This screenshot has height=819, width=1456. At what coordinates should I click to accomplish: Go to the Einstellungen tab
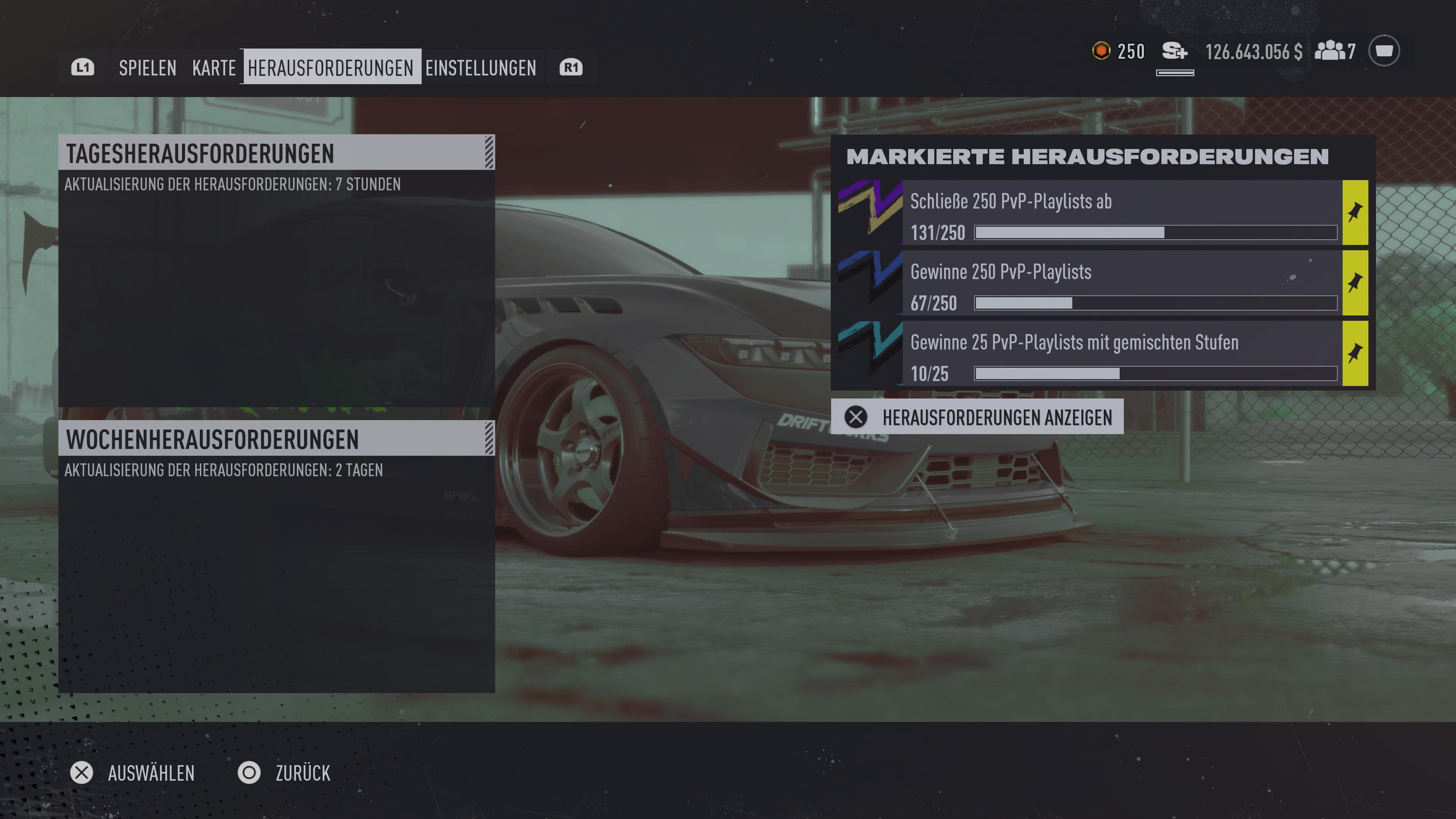click(x=480, y=68)
